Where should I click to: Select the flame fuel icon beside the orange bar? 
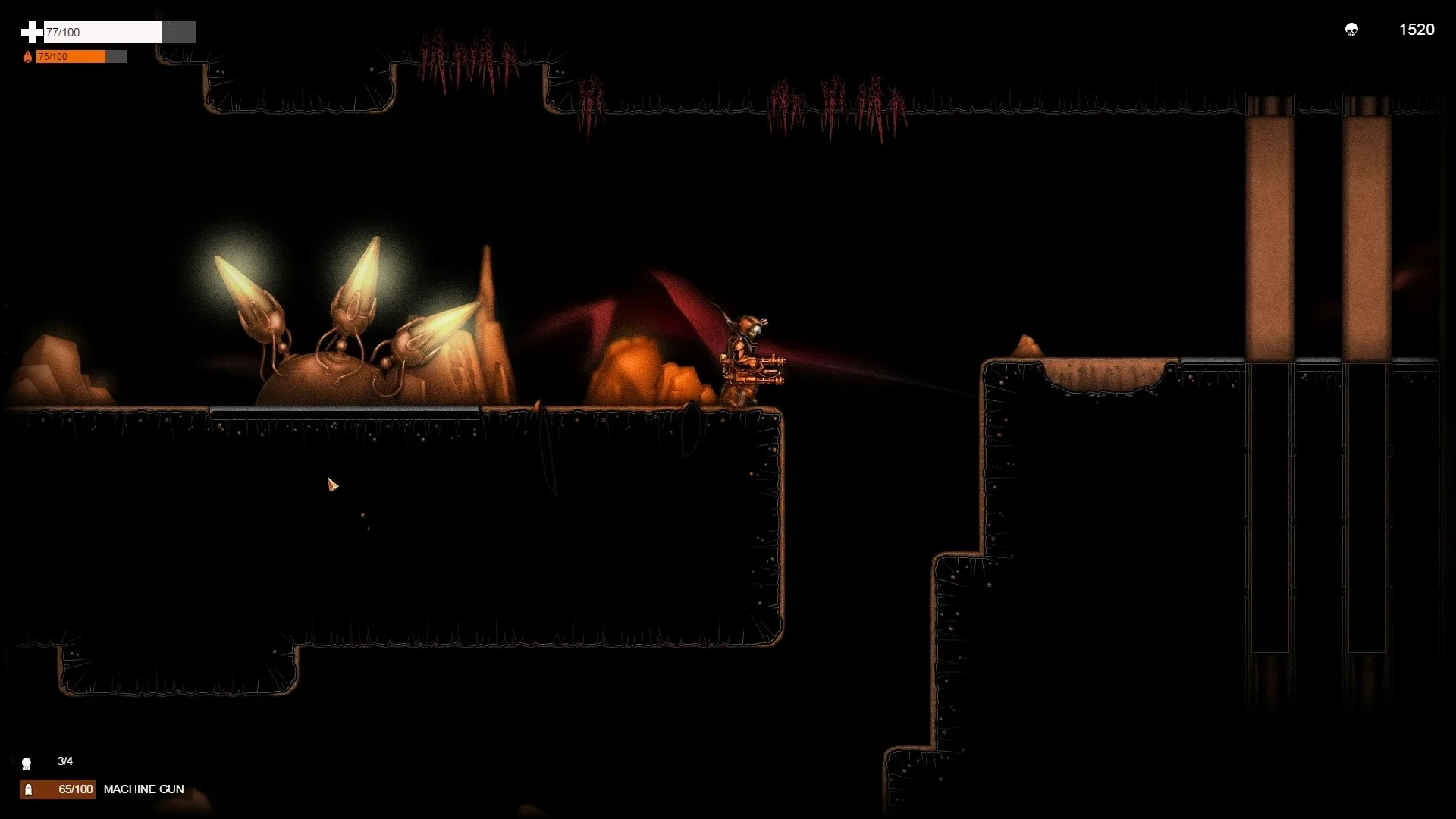click(x=28, y=56)
